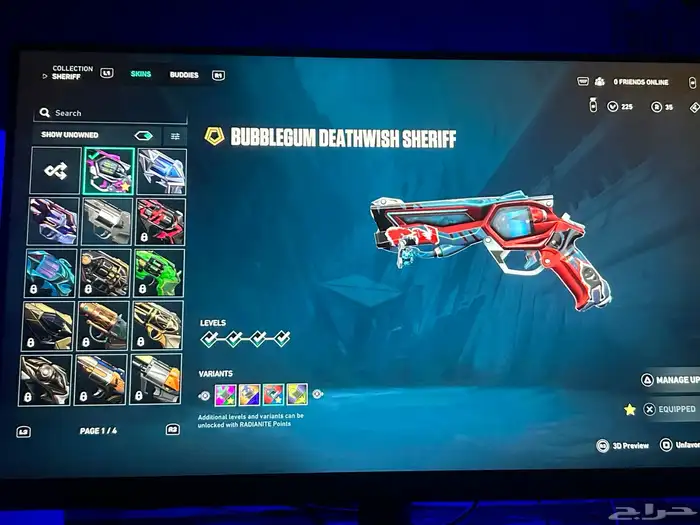Select the random skin shuffle tile

54,171
